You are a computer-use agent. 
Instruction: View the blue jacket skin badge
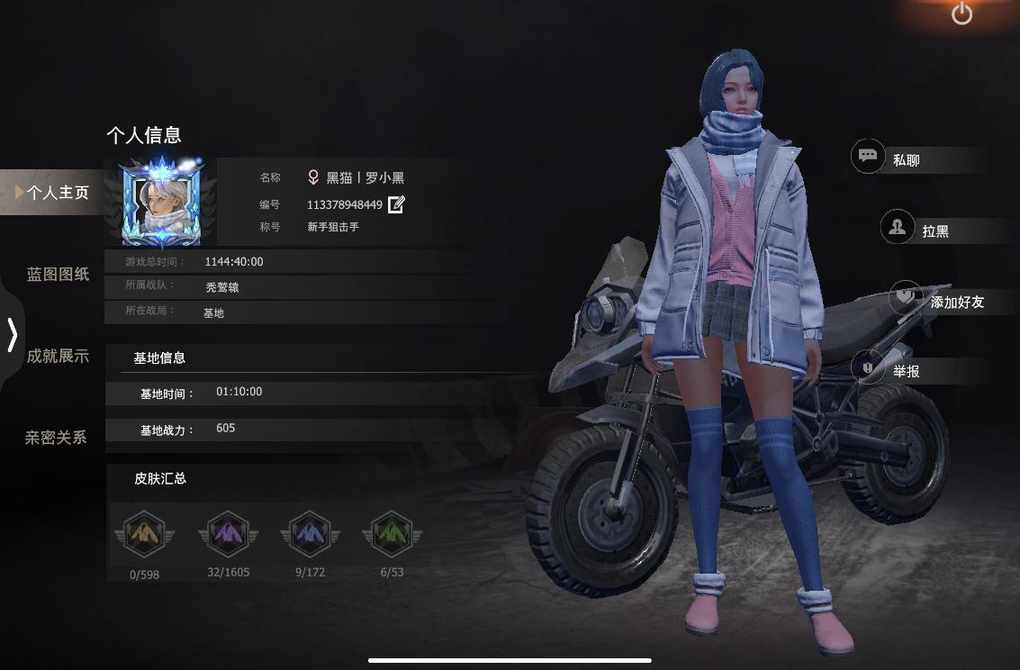310,535
